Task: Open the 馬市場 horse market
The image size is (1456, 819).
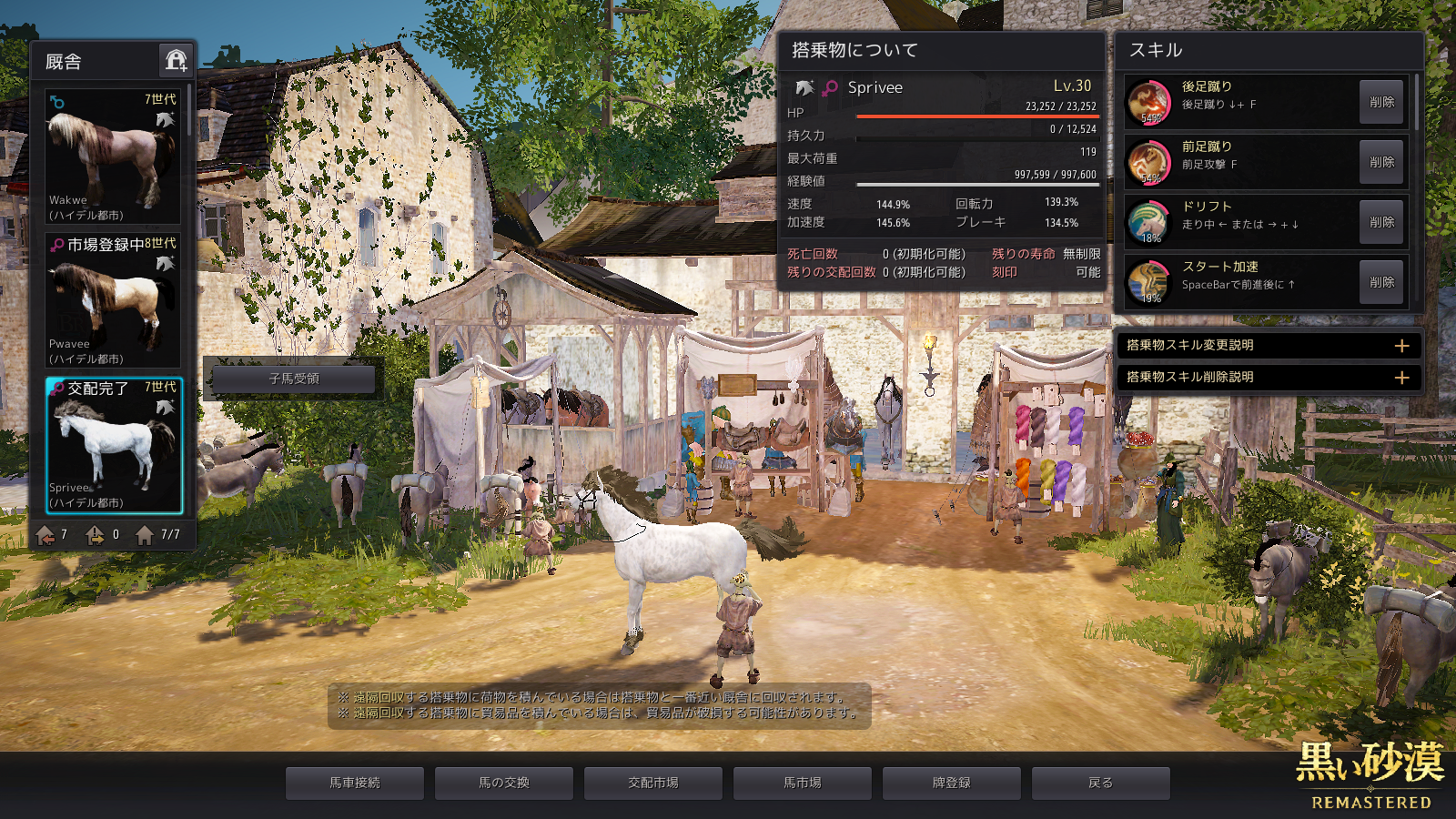Action: click(x=803, y=783)
